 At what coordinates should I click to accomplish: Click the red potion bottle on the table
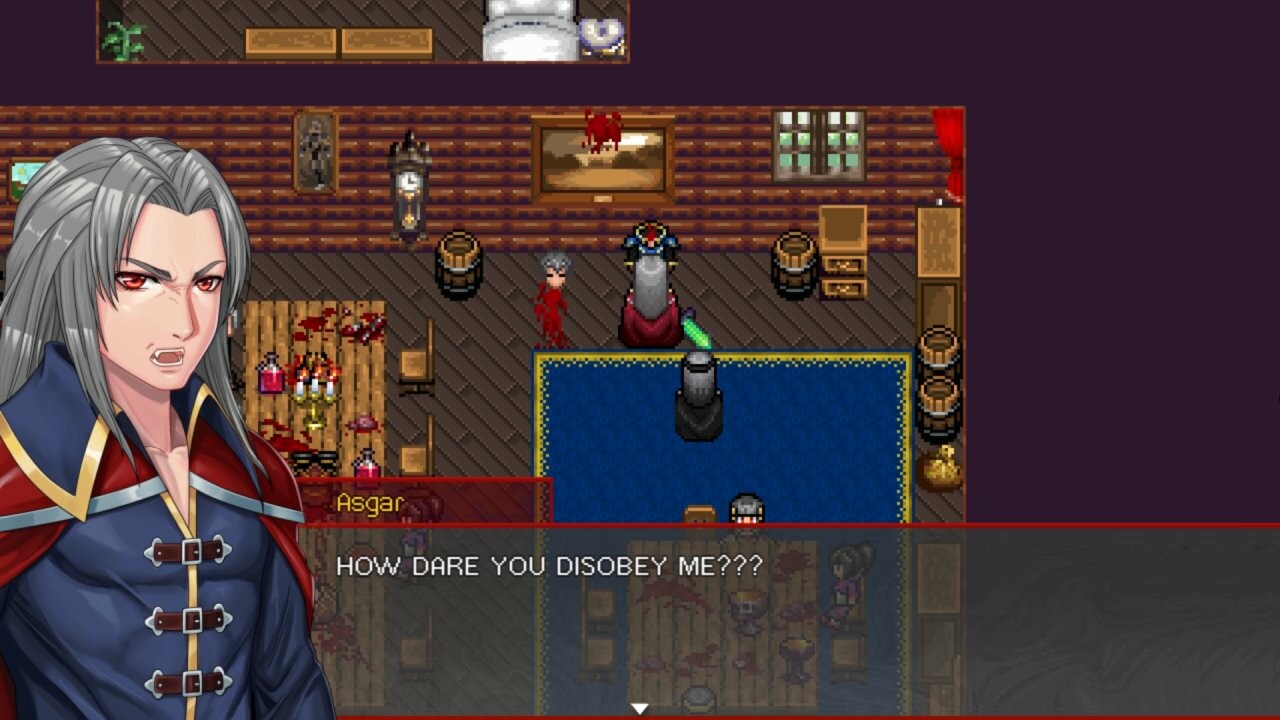(x=268, y=375)
